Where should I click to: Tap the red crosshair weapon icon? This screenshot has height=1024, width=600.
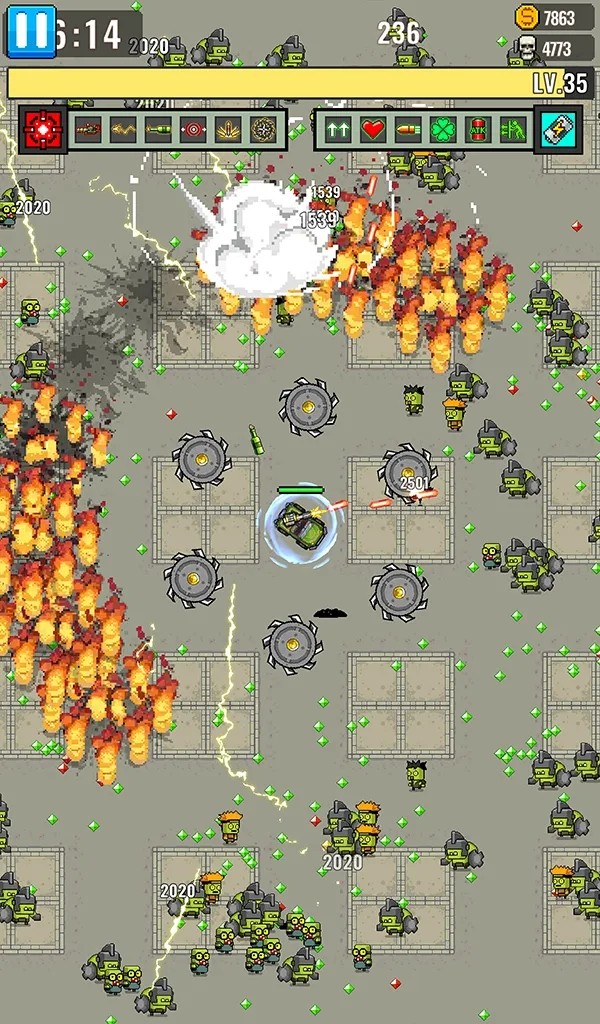coord(43,129)
